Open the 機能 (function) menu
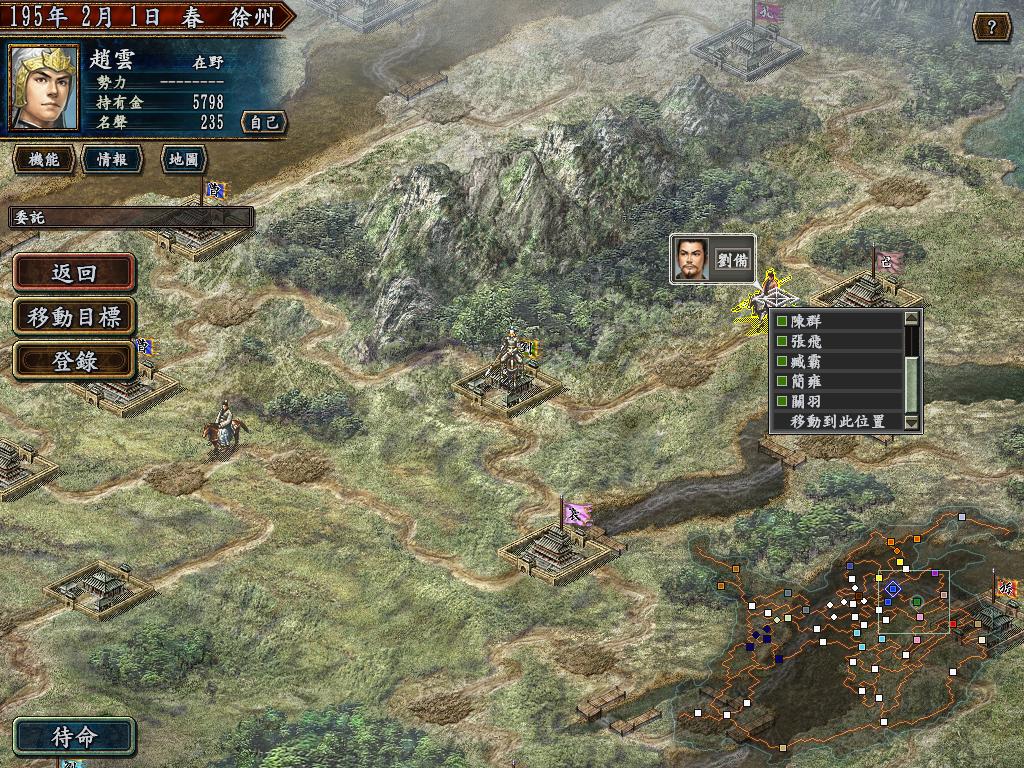This screenshot has height=768, width=1024. 43,159
